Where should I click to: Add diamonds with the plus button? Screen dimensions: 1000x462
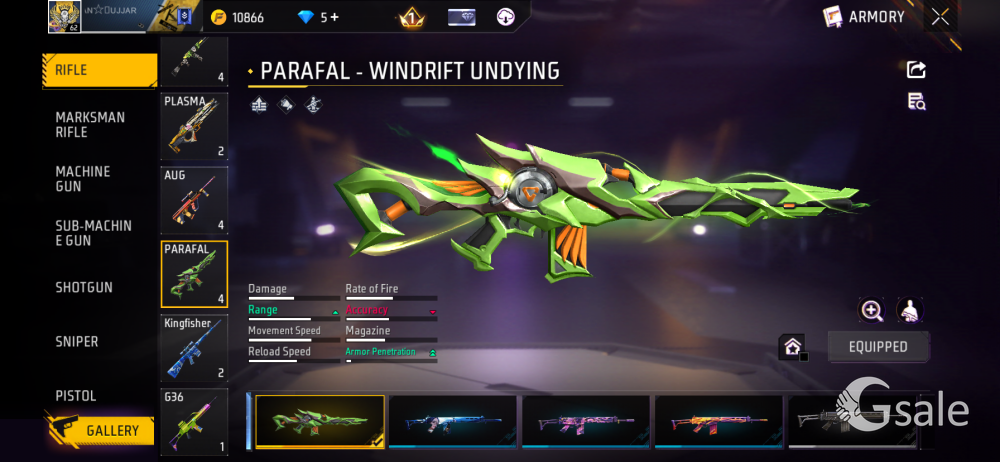point(333,18)
